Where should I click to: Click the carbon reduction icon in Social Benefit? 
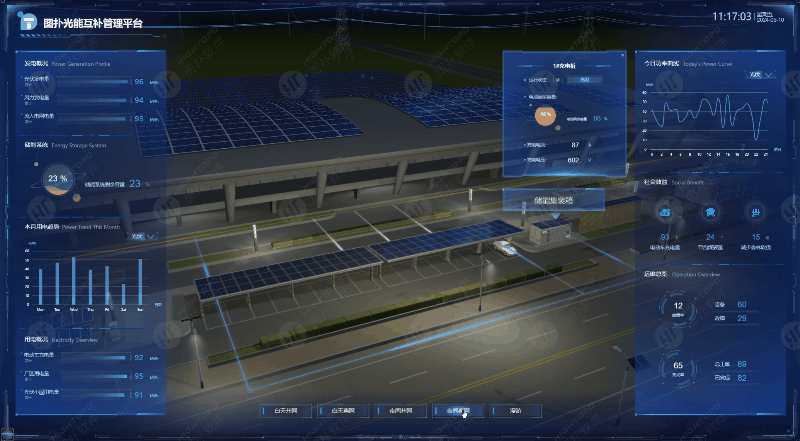tap(756, 212)
